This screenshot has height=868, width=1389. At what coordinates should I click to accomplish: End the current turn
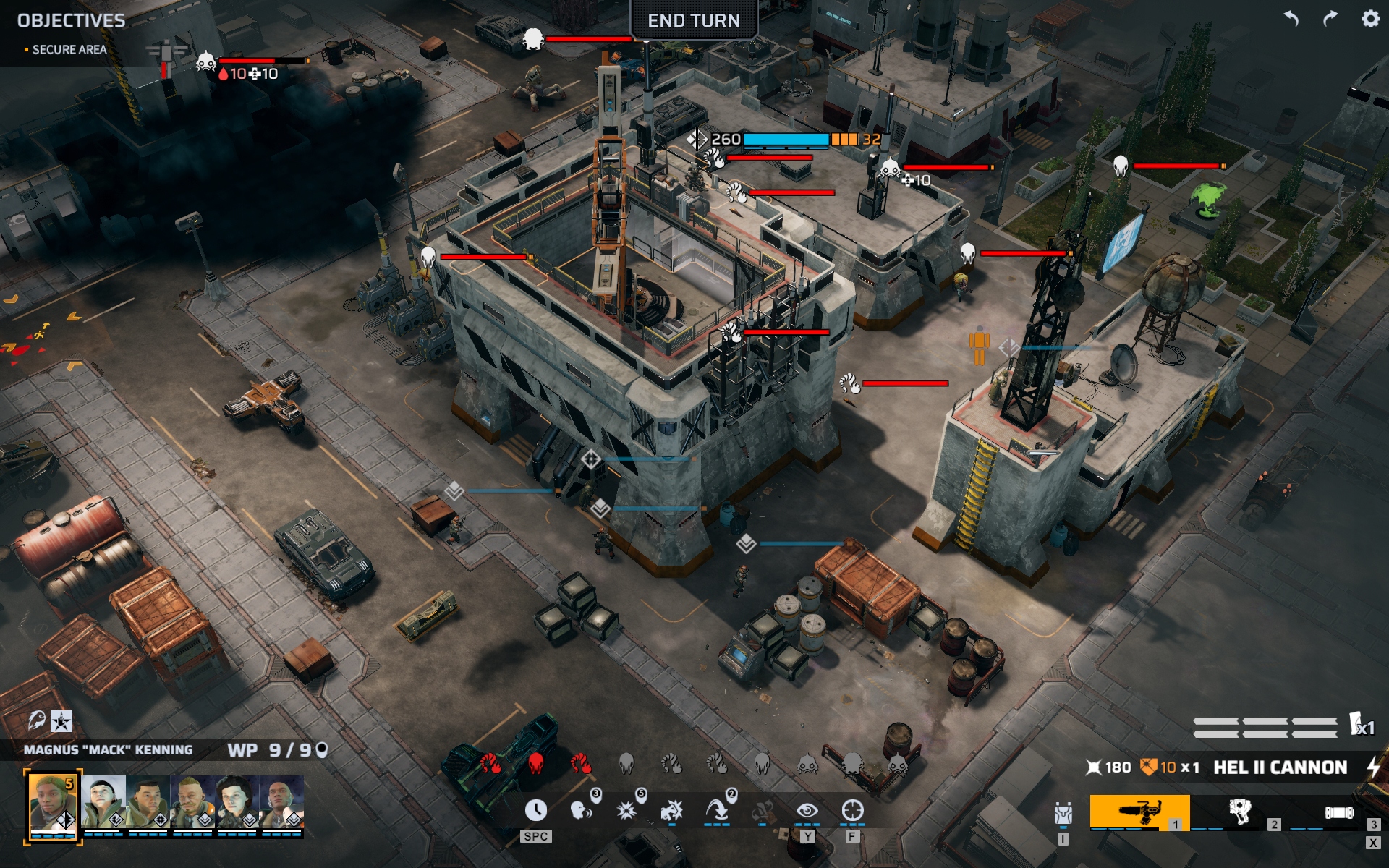[693, 20]
